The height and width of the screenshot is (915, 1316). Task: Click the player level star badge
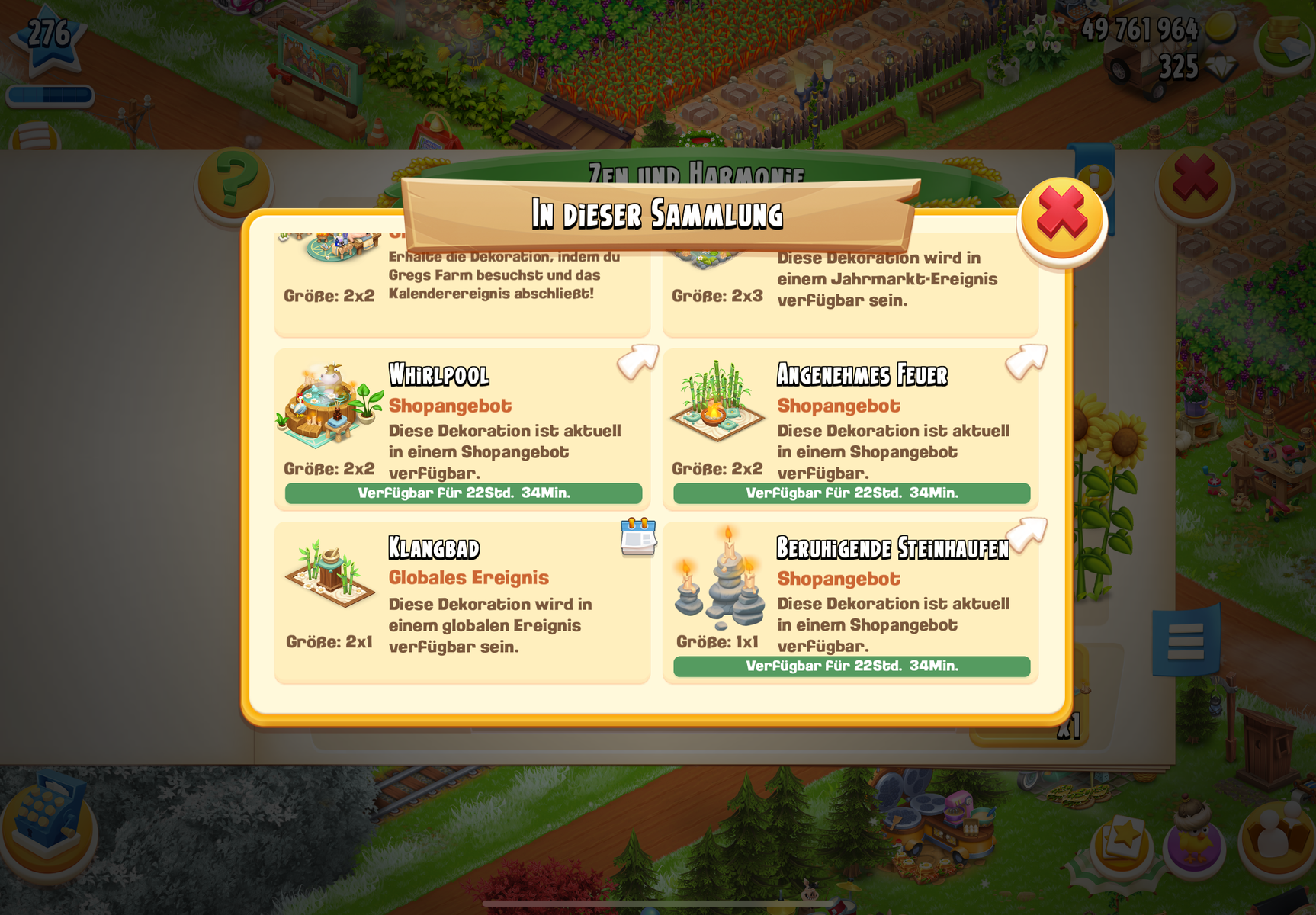(x=49, y=37)
